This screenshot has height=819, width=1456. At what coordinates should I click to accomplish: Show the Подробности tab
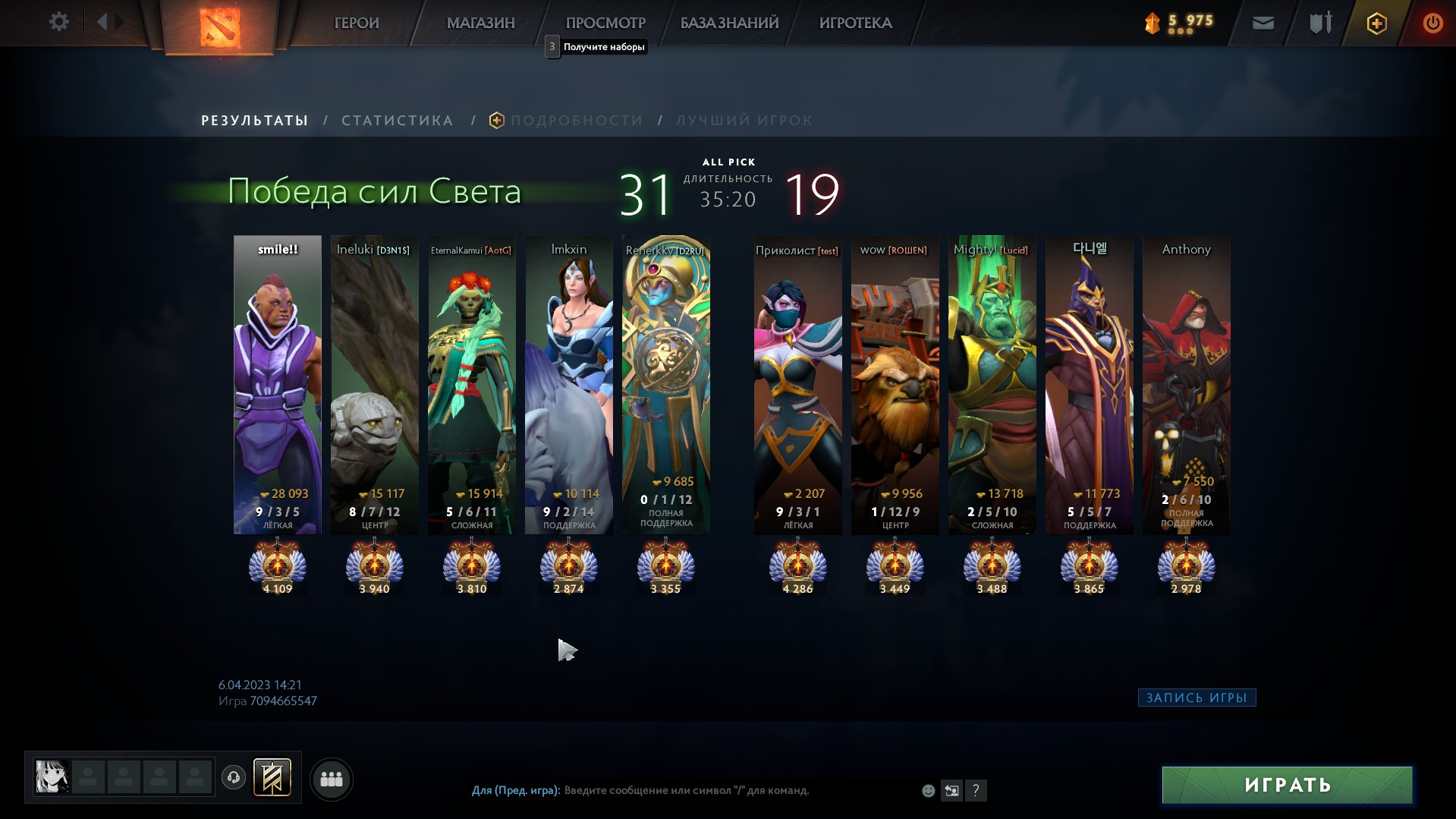[x=576, y=121]
